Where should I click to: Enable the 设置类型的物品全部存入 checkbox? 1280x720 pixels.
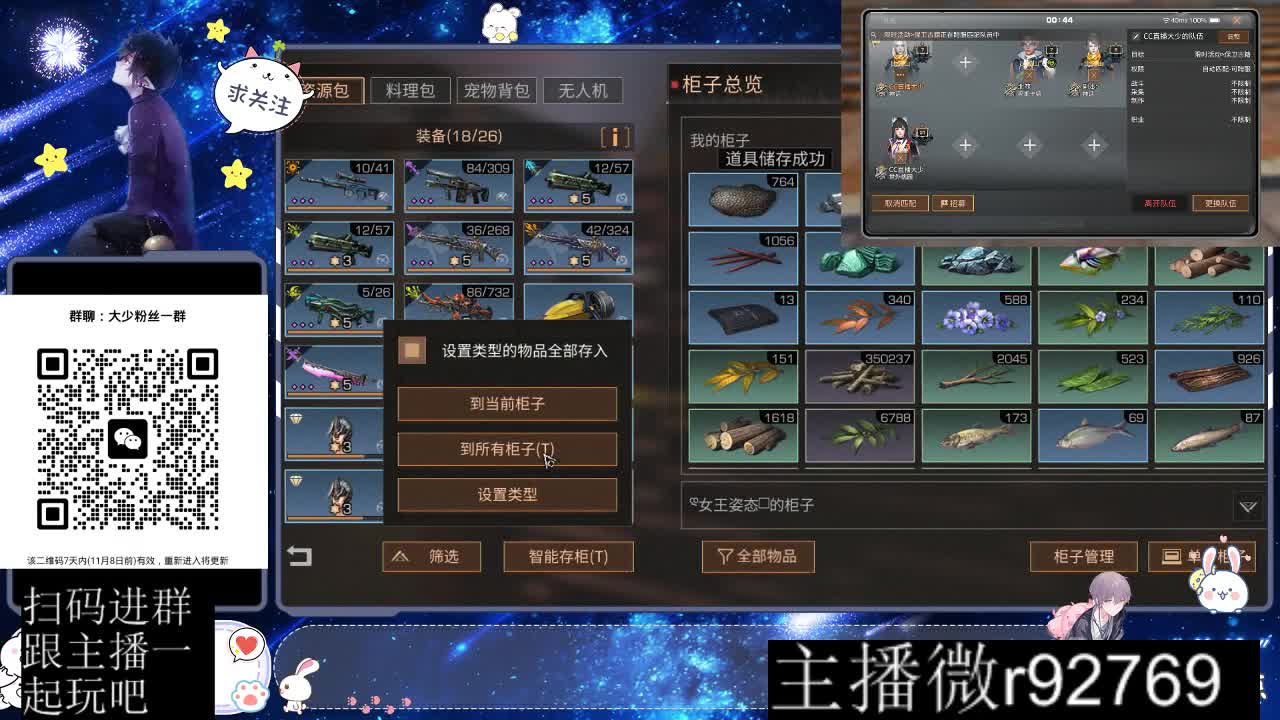412,351
